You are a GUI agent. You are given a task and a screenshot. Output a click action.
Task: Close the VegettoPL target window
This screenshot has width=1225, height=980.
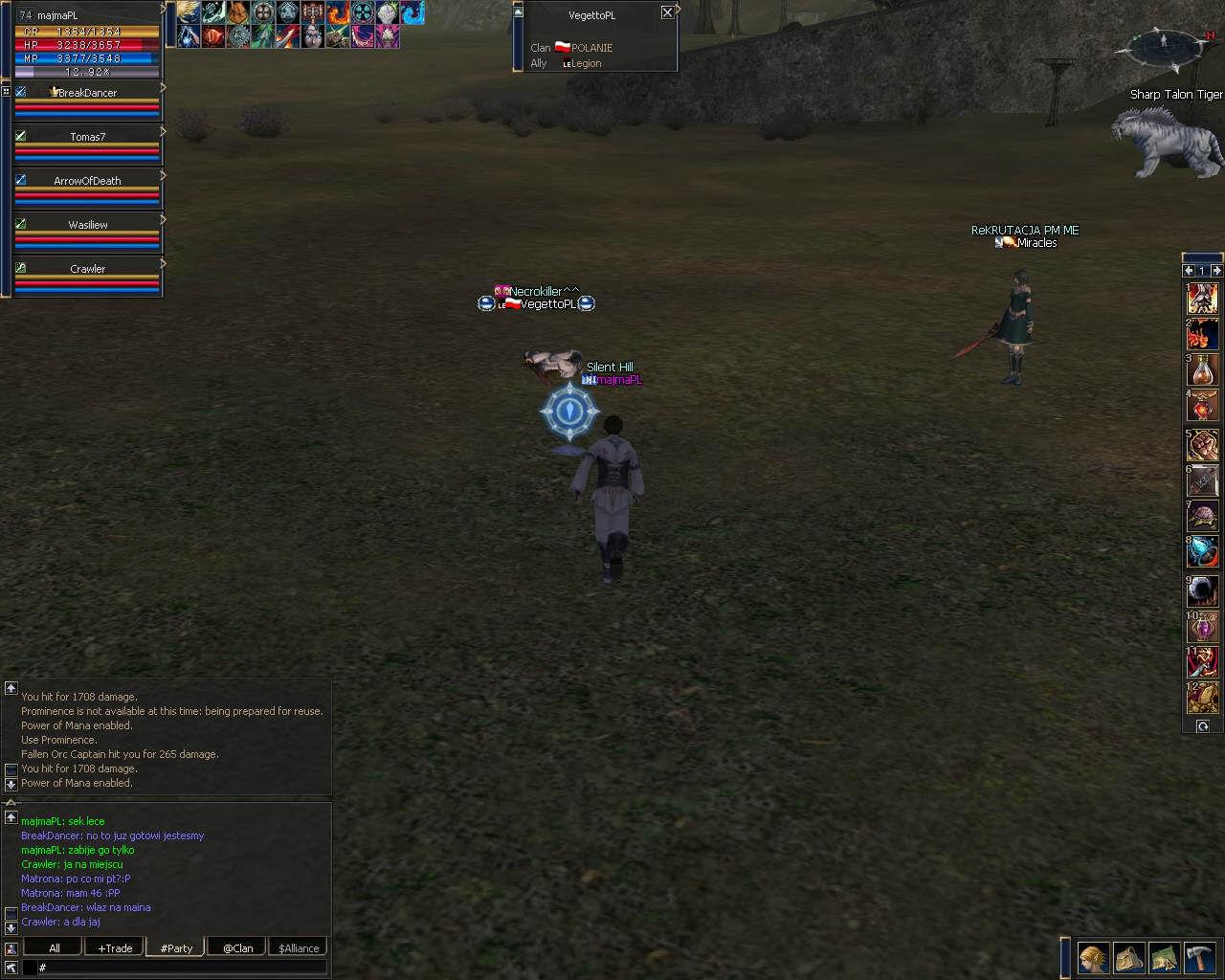click(667, 12)
